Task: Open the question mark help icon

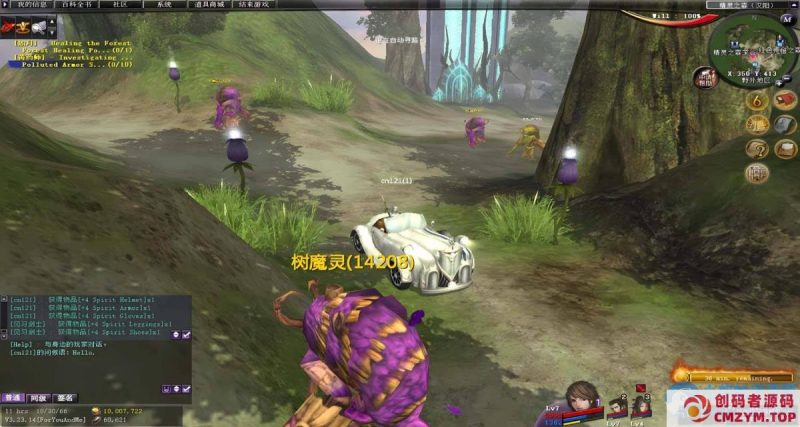Action: (756, 149)
